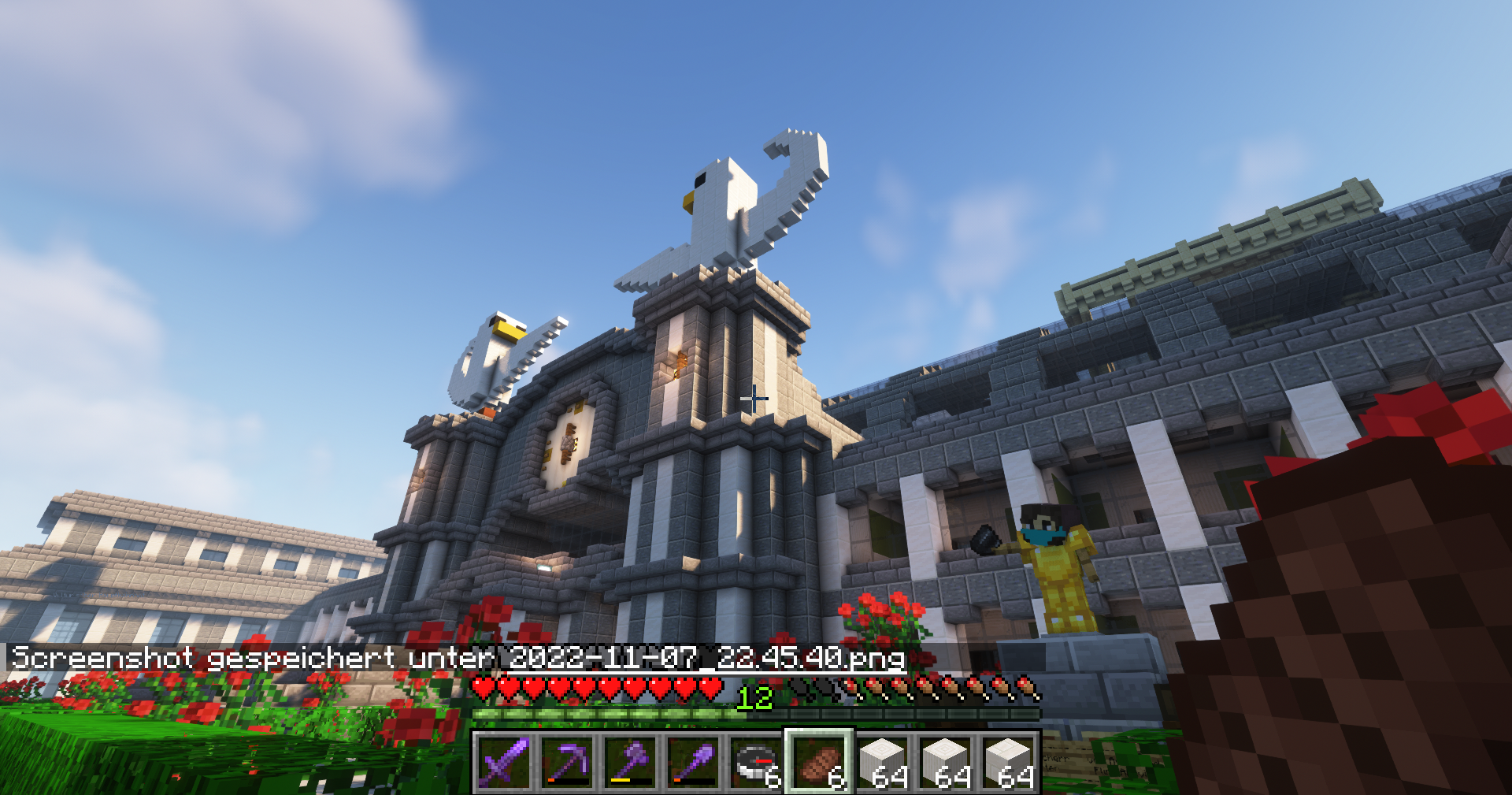Switch to the enchanted shovel slot
This screenshot has height=795, width=1512.
pyautogui.click(x=693, y=762)
